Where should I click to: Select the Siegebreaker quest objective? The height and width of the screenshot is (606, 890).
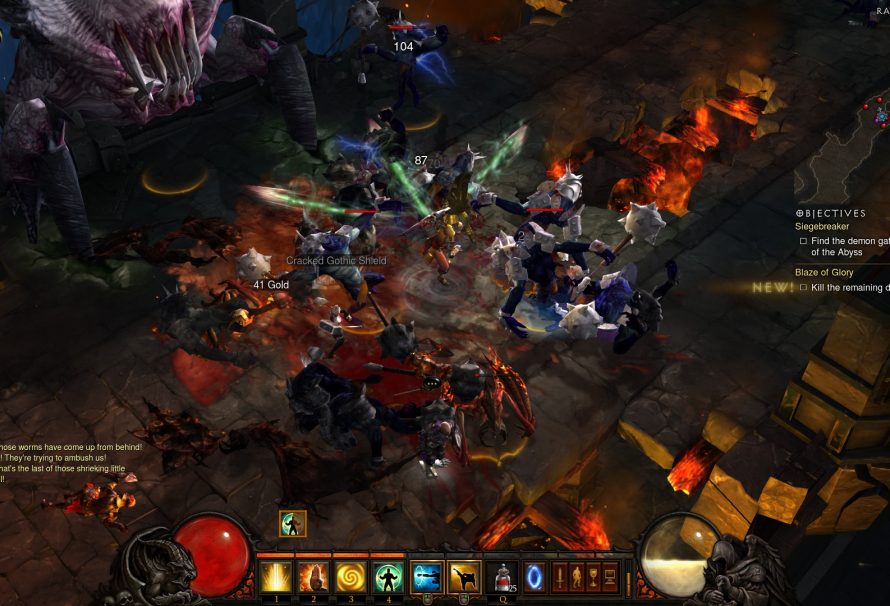pos(822,227)
